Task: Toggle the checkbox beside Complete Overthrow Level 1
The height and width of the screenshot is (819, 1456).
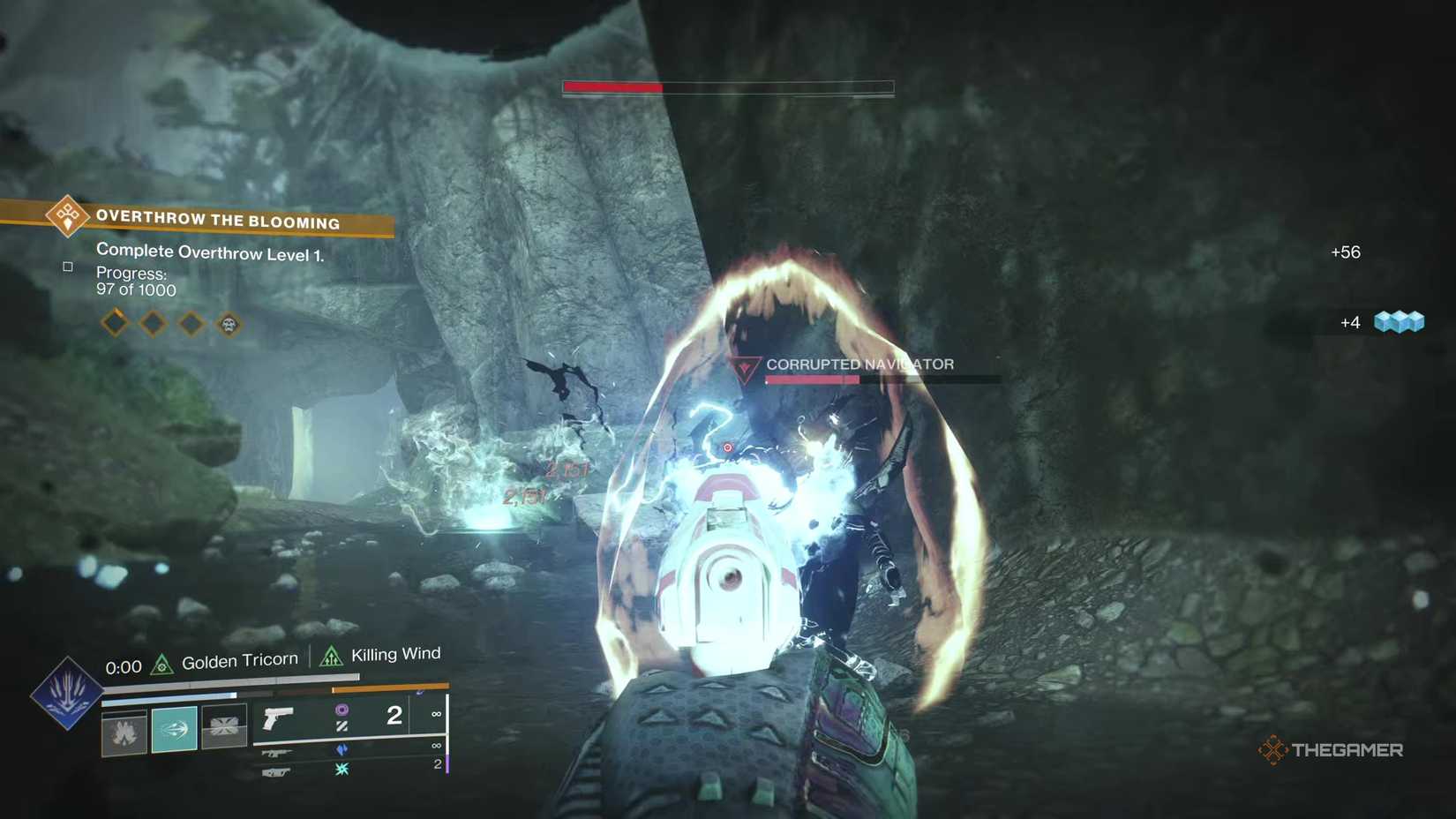Action: pyautogui.click(x=68, y=266)
